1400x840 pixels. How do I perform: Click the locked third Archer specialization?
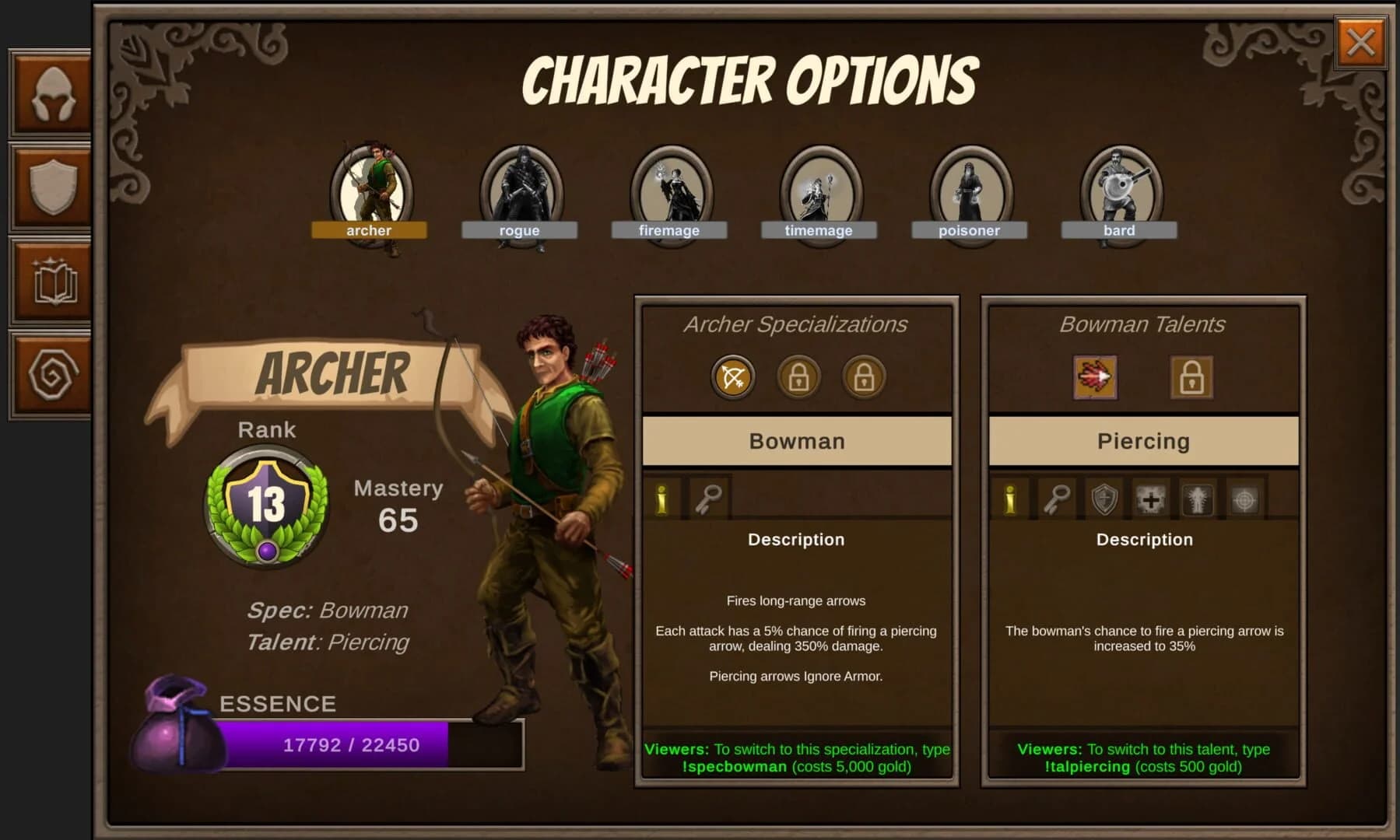click(863, 376)
